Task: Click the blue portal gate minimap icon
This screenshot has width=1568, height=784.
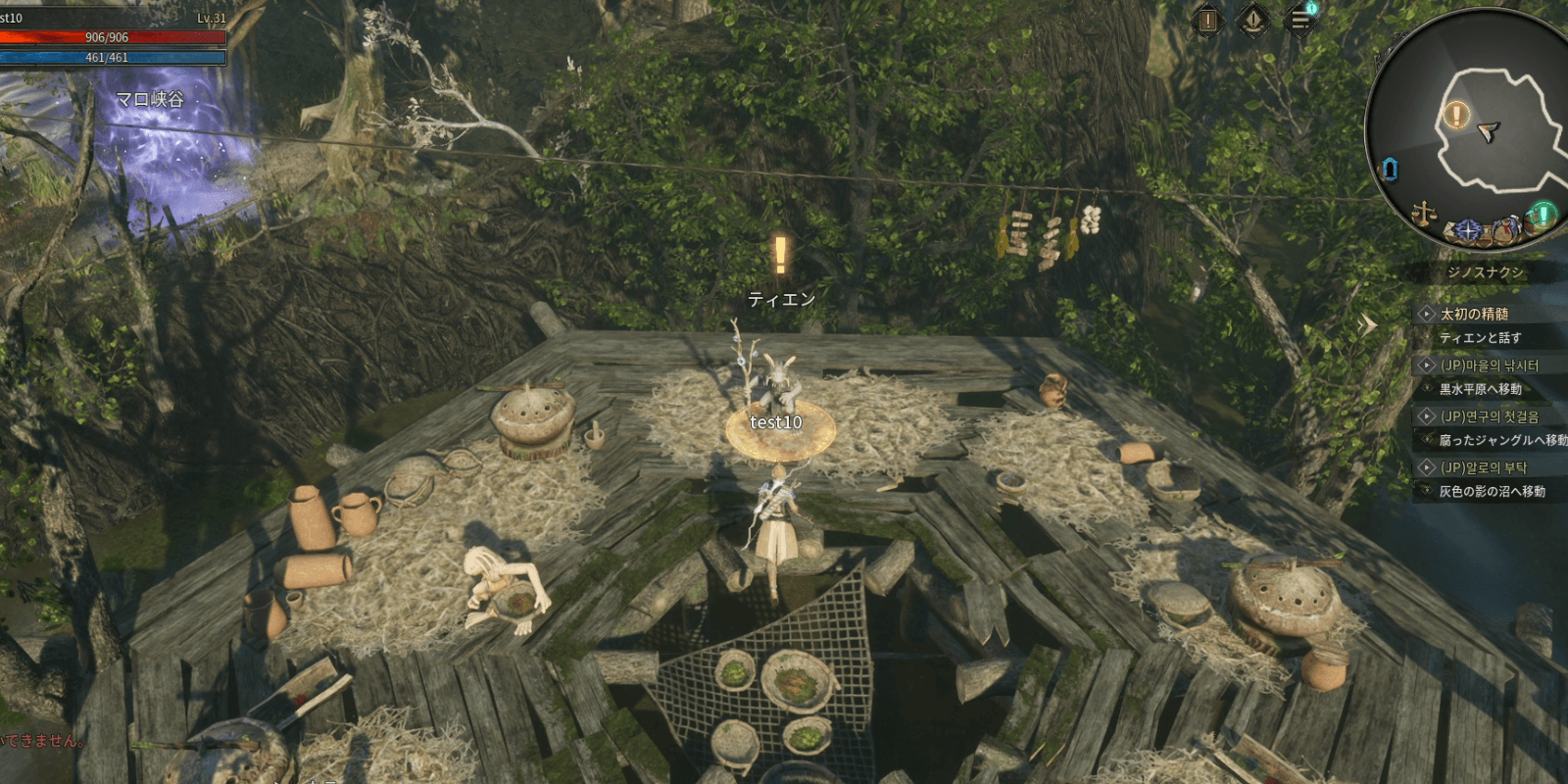Action: point(1389,170)
